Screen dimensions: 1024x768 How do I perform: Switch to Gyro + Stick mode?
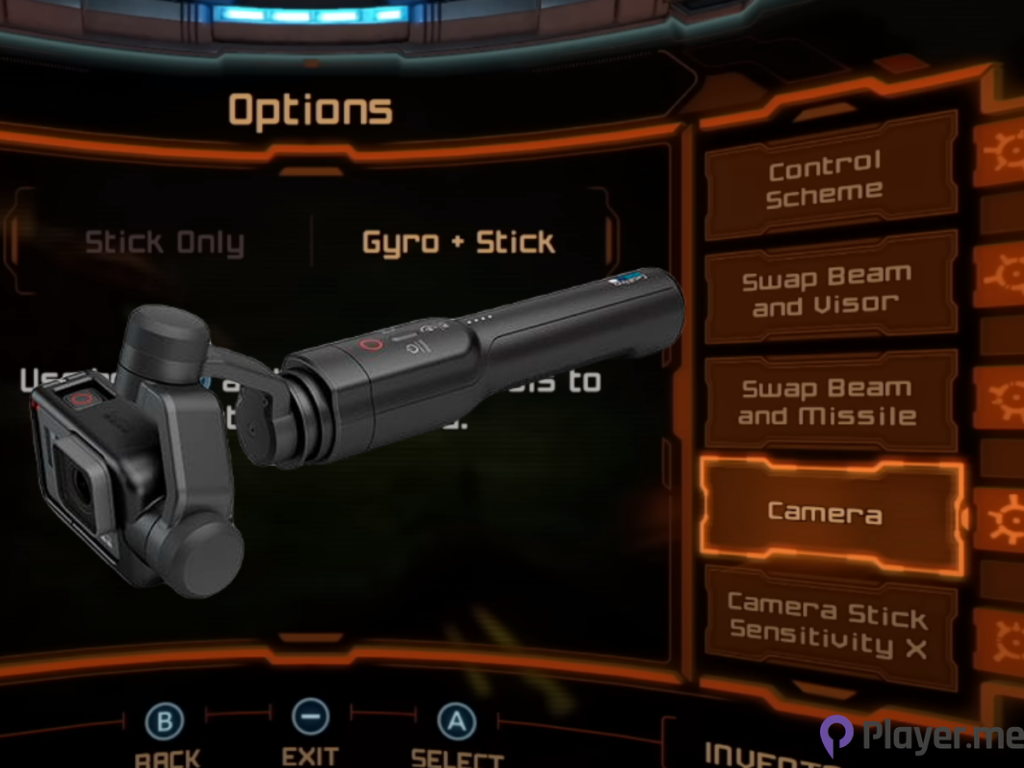(x=458, y=242)
